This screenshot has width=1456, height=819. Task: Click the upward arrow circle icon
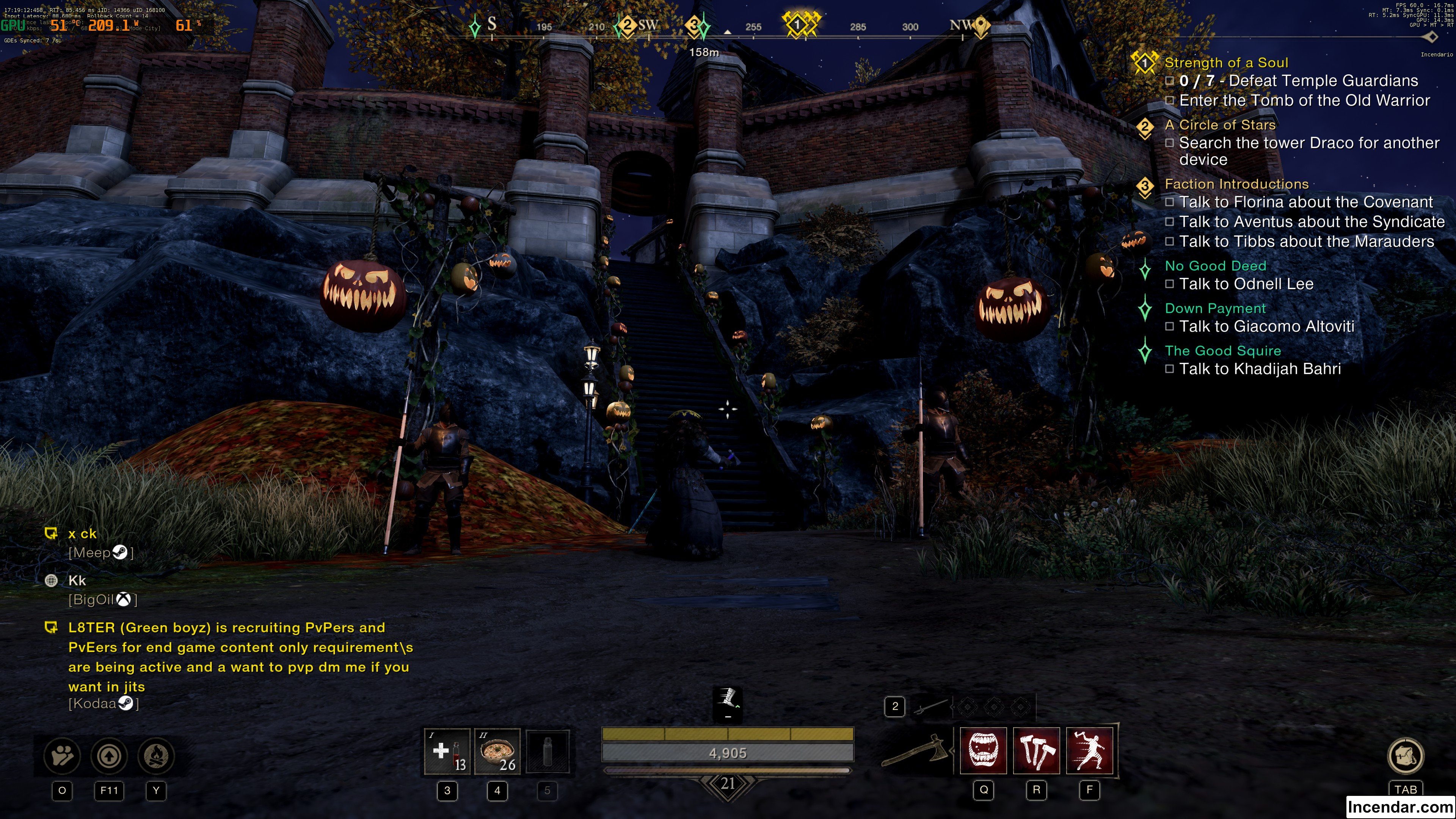109,756
